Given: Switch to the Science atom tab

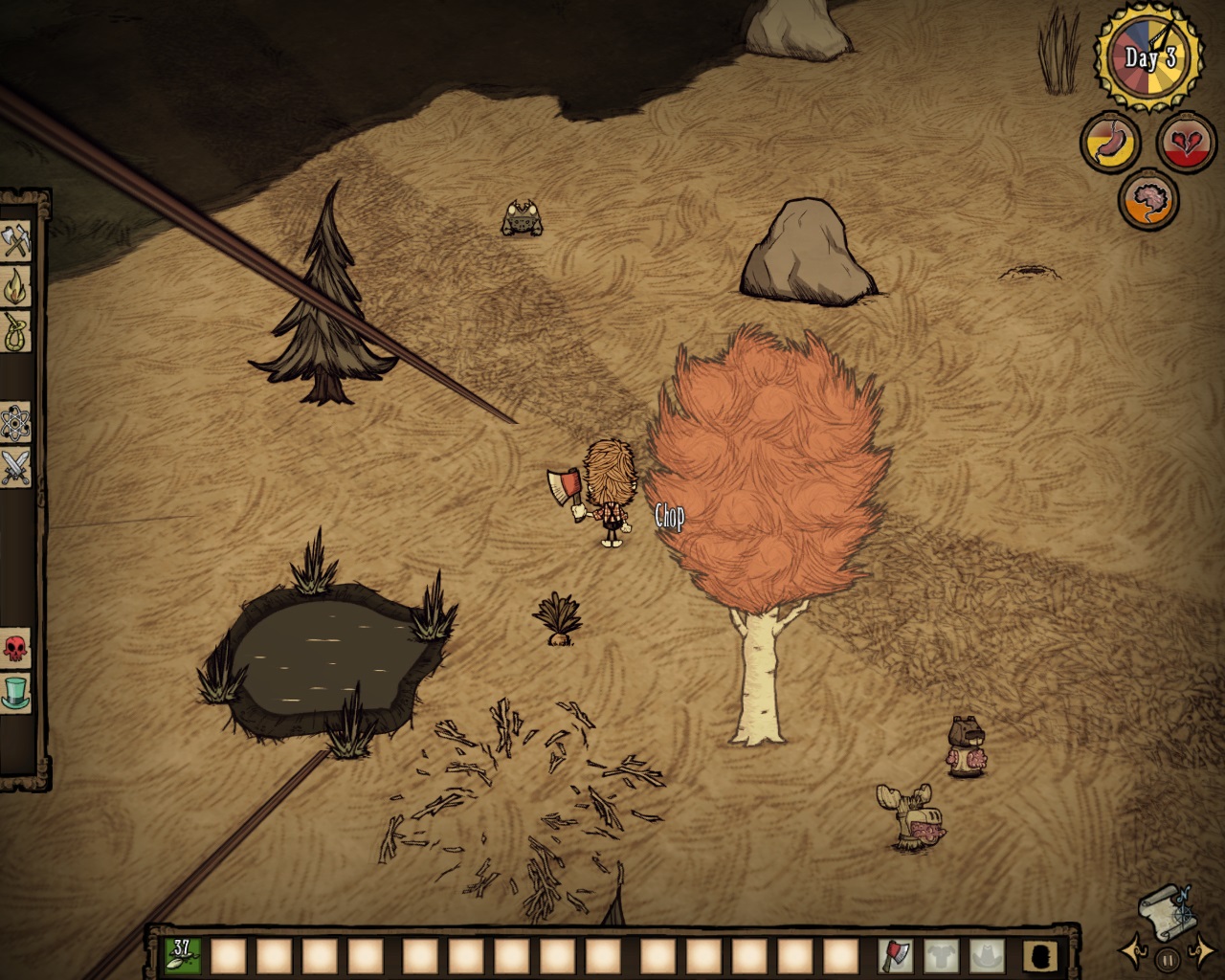Looking at the screenshot, I should [16, 421].
